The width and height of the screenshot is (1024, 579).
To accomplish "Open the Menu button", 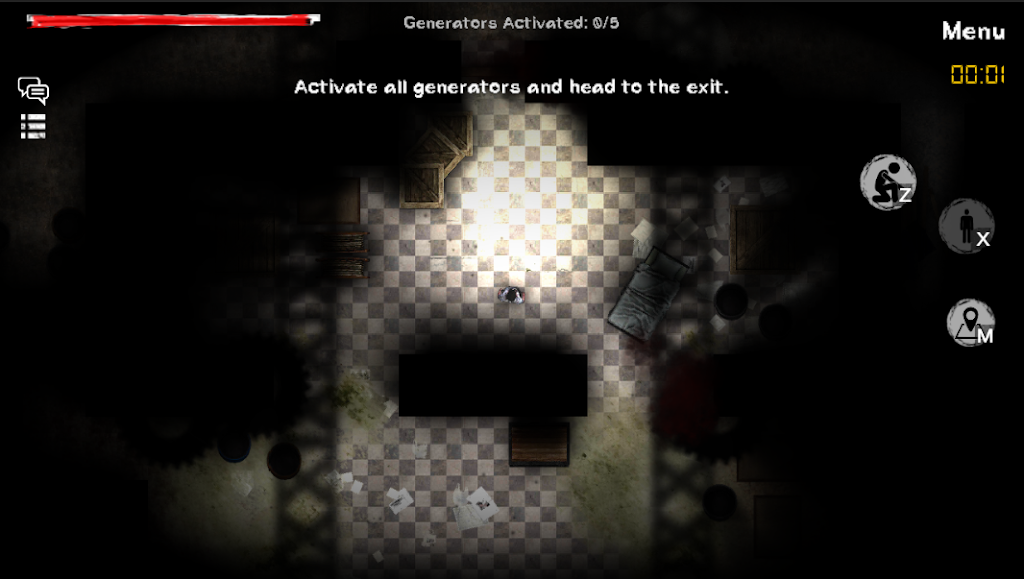I will [972, 31].
